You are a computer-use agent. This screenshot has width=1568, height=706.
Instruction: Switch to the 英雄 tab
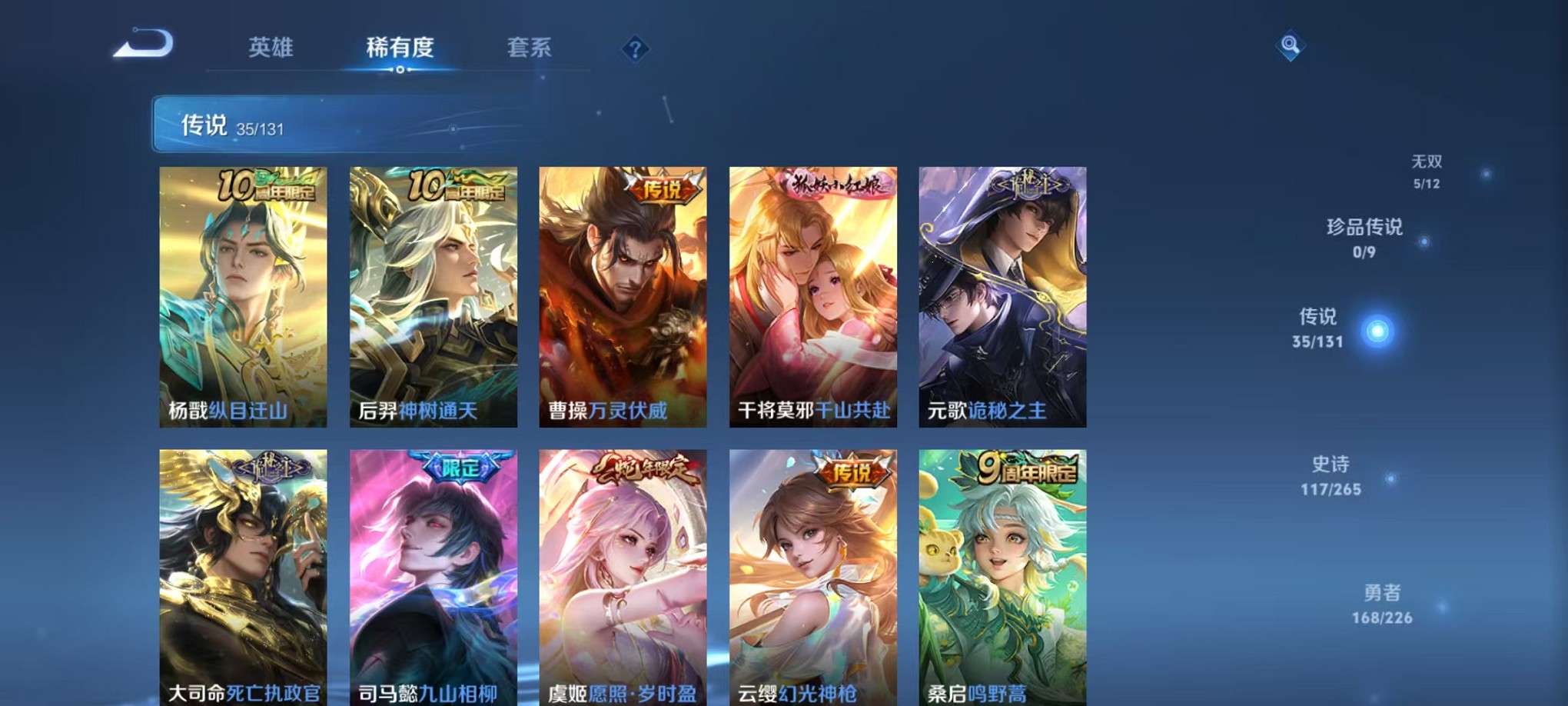click(270, 48)
